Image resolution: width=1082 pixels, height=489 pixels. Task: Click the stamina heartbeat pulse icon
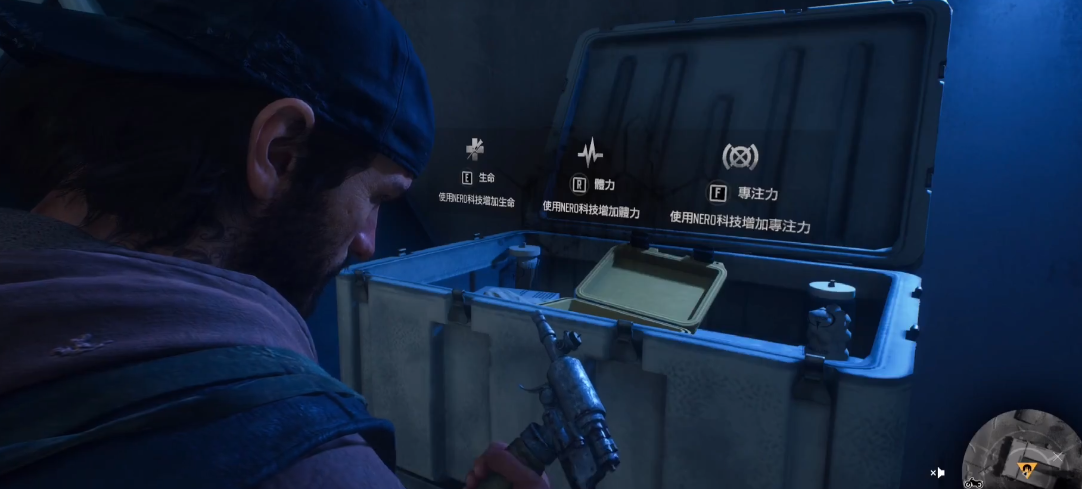pos(591,153)
